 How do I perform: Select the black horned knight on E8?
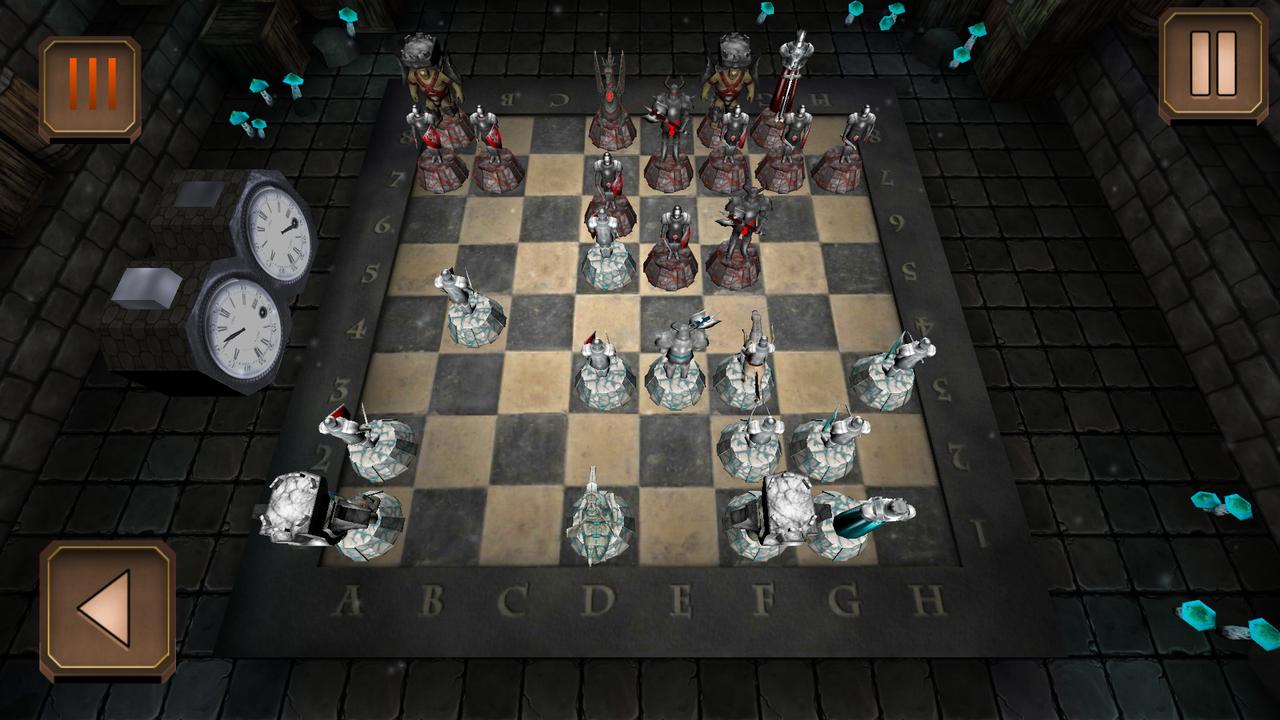pos(672,110)
